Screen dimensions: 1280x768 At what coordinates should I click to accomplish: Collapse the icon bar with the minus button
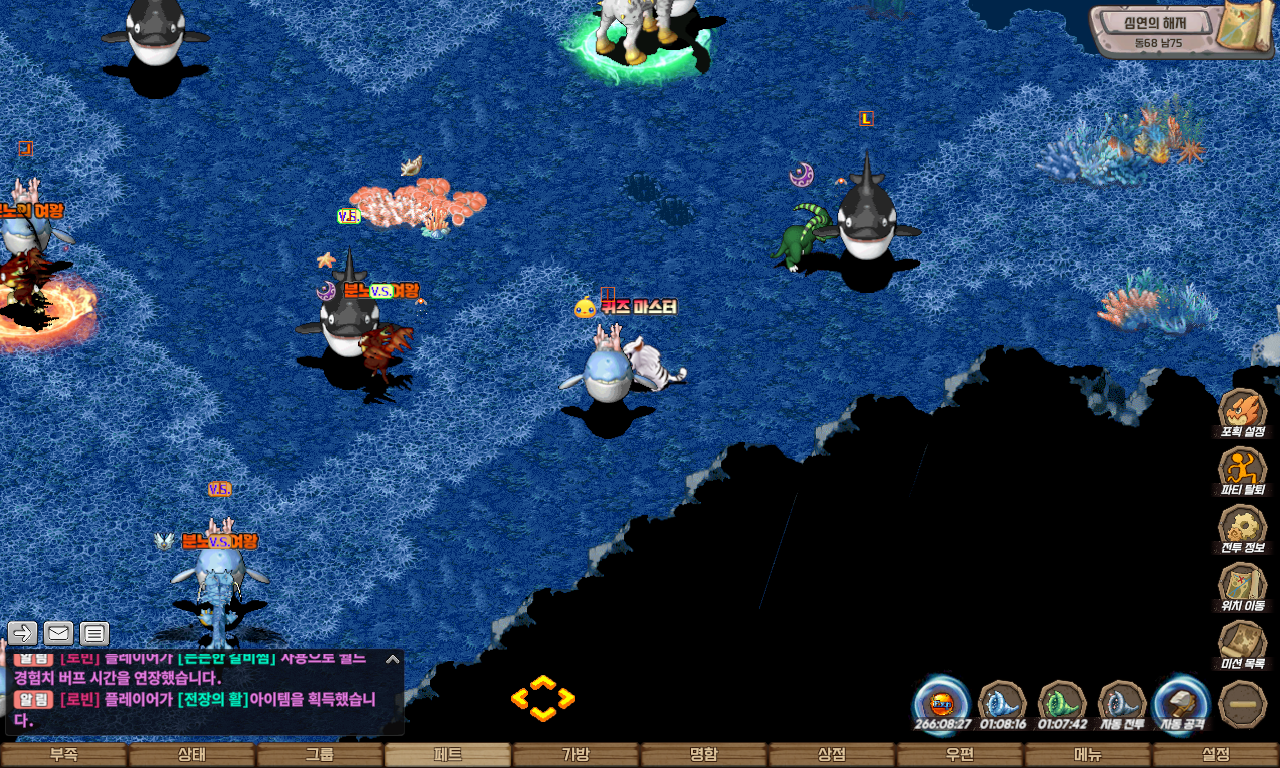coord(1243,703)
